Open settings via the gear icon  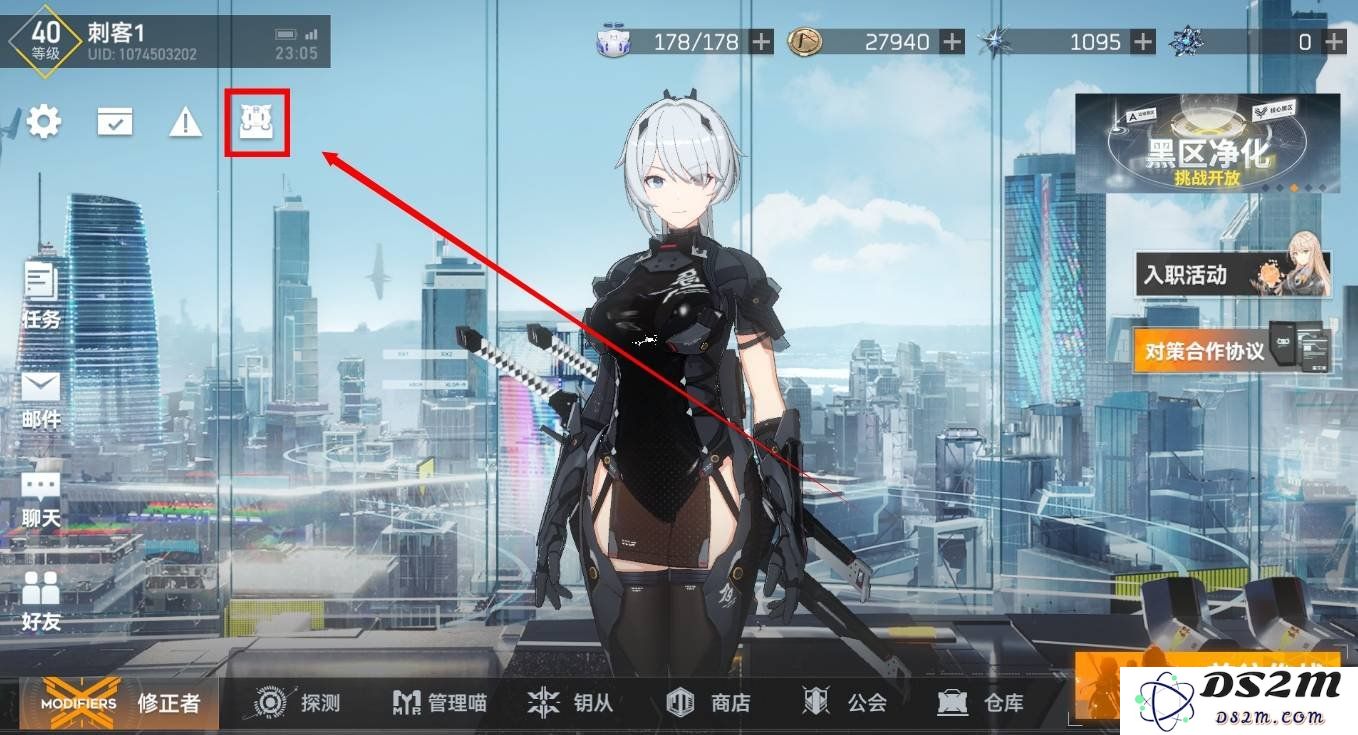tap(43, 122)
